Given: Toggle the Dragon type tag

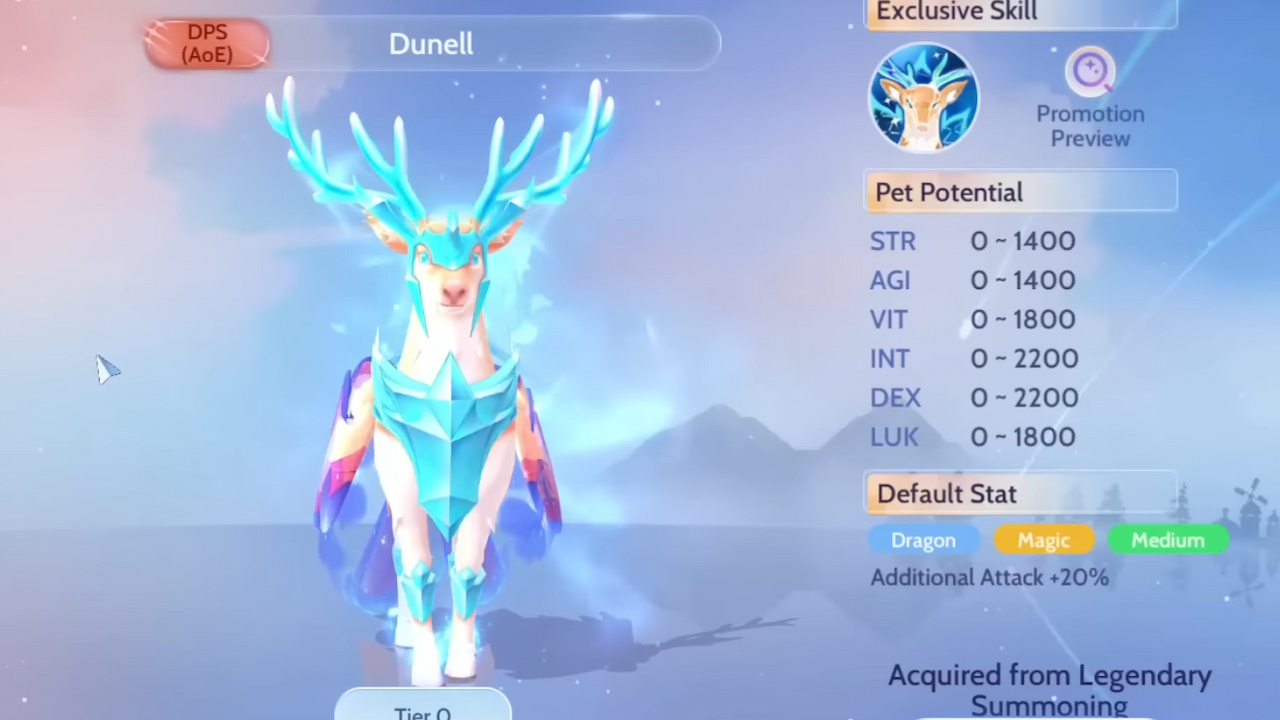Looking at the screenshot, I should click(x=923, y=540).
